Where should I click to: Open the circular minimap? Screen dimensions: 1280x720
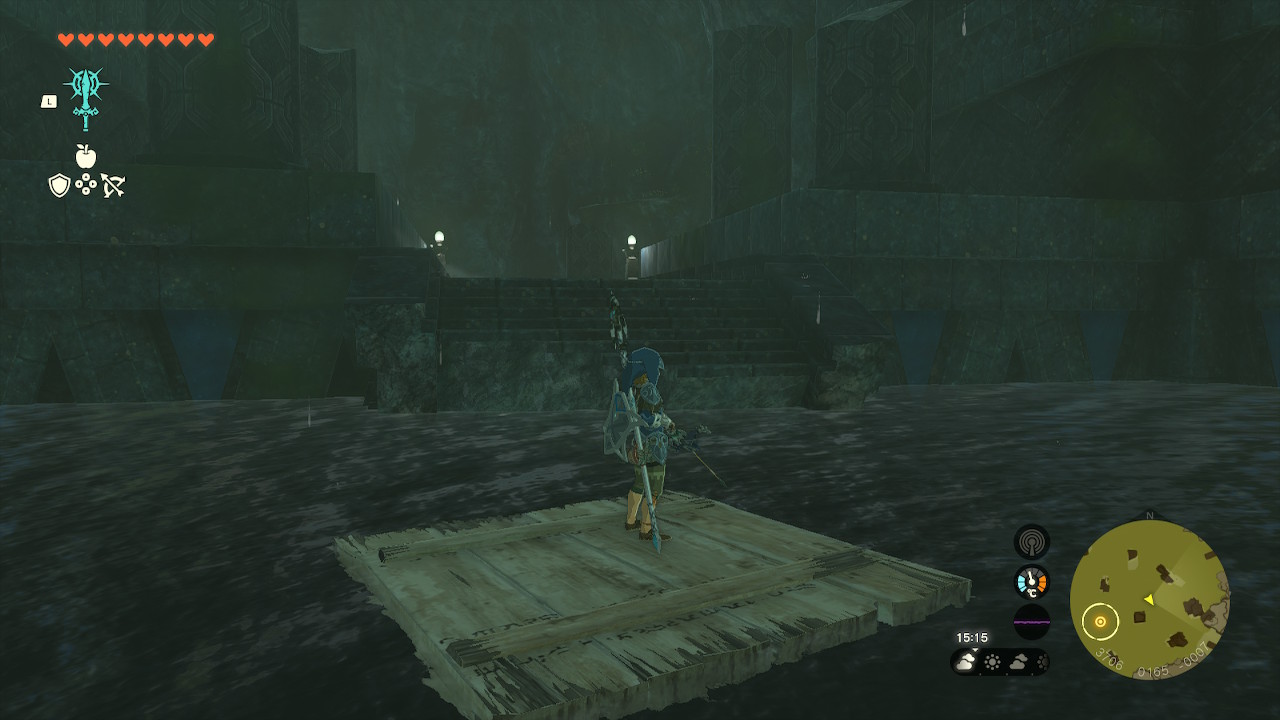(1149, 599)
